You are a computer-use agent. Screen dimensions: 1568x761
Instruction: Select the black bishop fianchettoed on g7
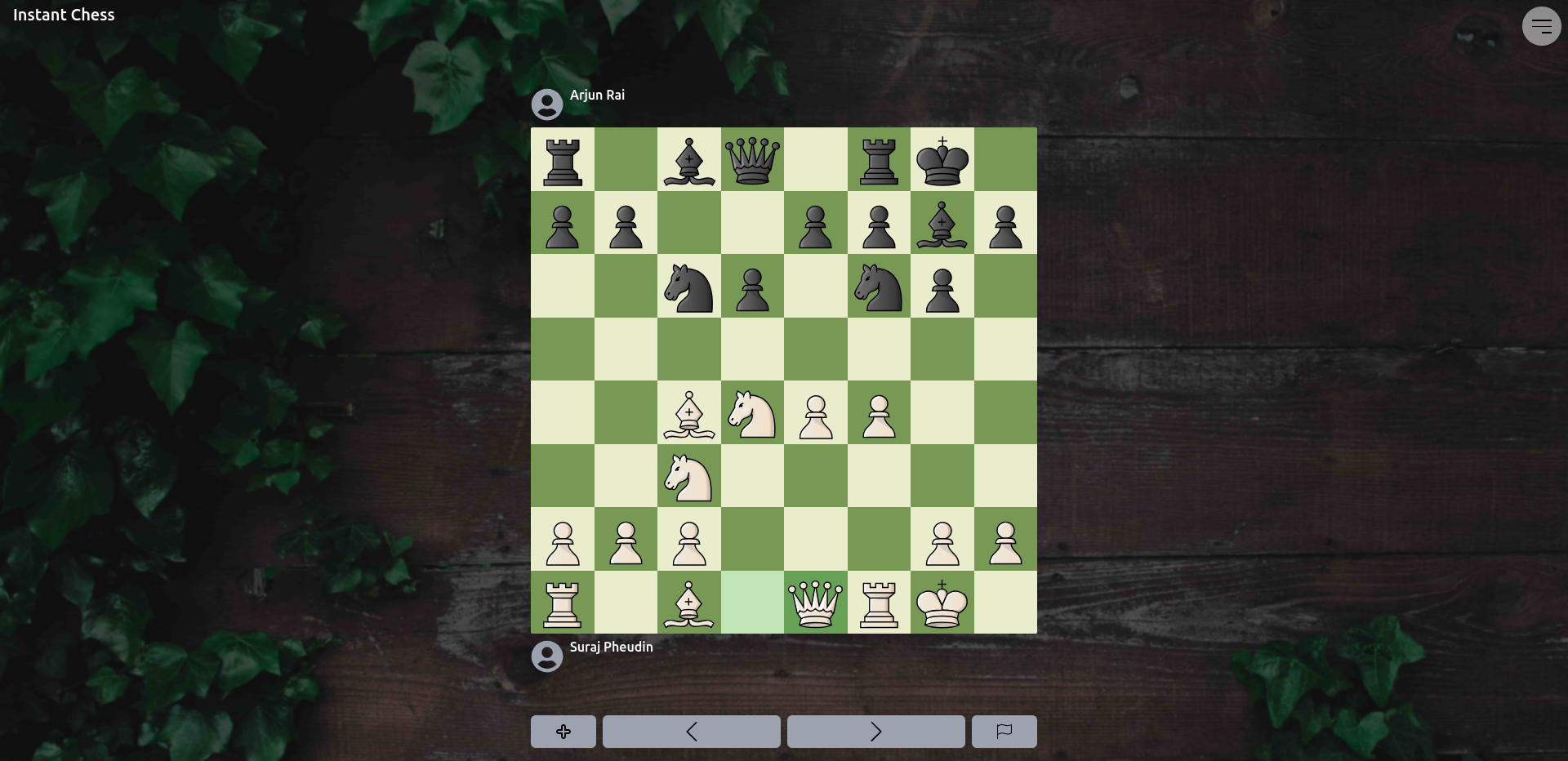click(942, 223)
